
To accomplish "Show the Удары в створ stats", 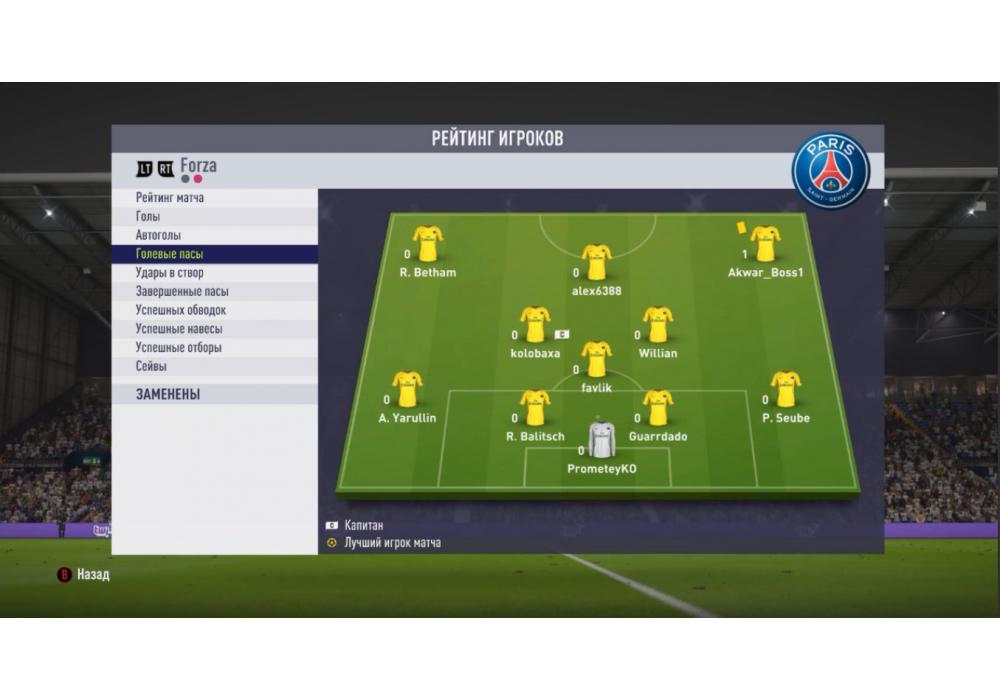I will click(170, 273).
